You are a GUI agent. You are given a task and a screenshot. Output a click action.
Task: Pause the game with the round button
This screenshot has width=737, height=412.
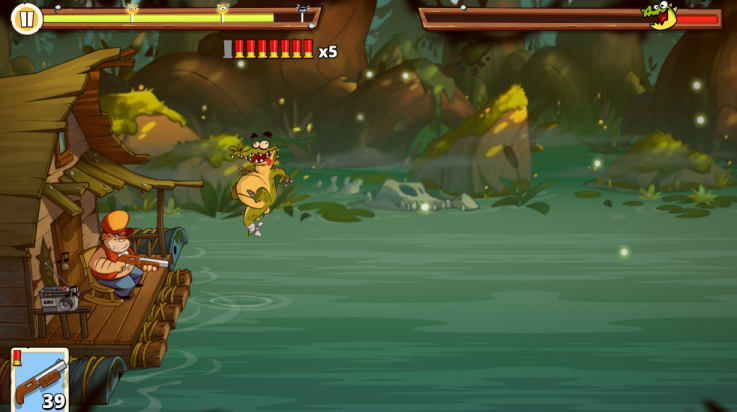pos(26,18)
